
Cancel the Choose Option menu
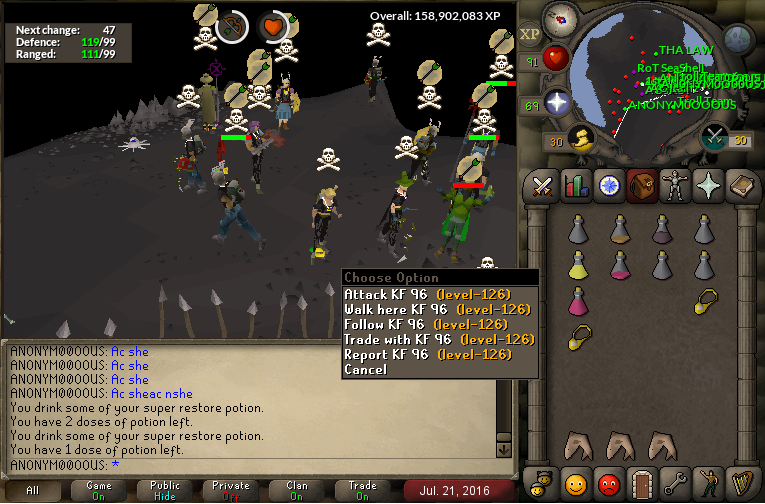[365, 369]
